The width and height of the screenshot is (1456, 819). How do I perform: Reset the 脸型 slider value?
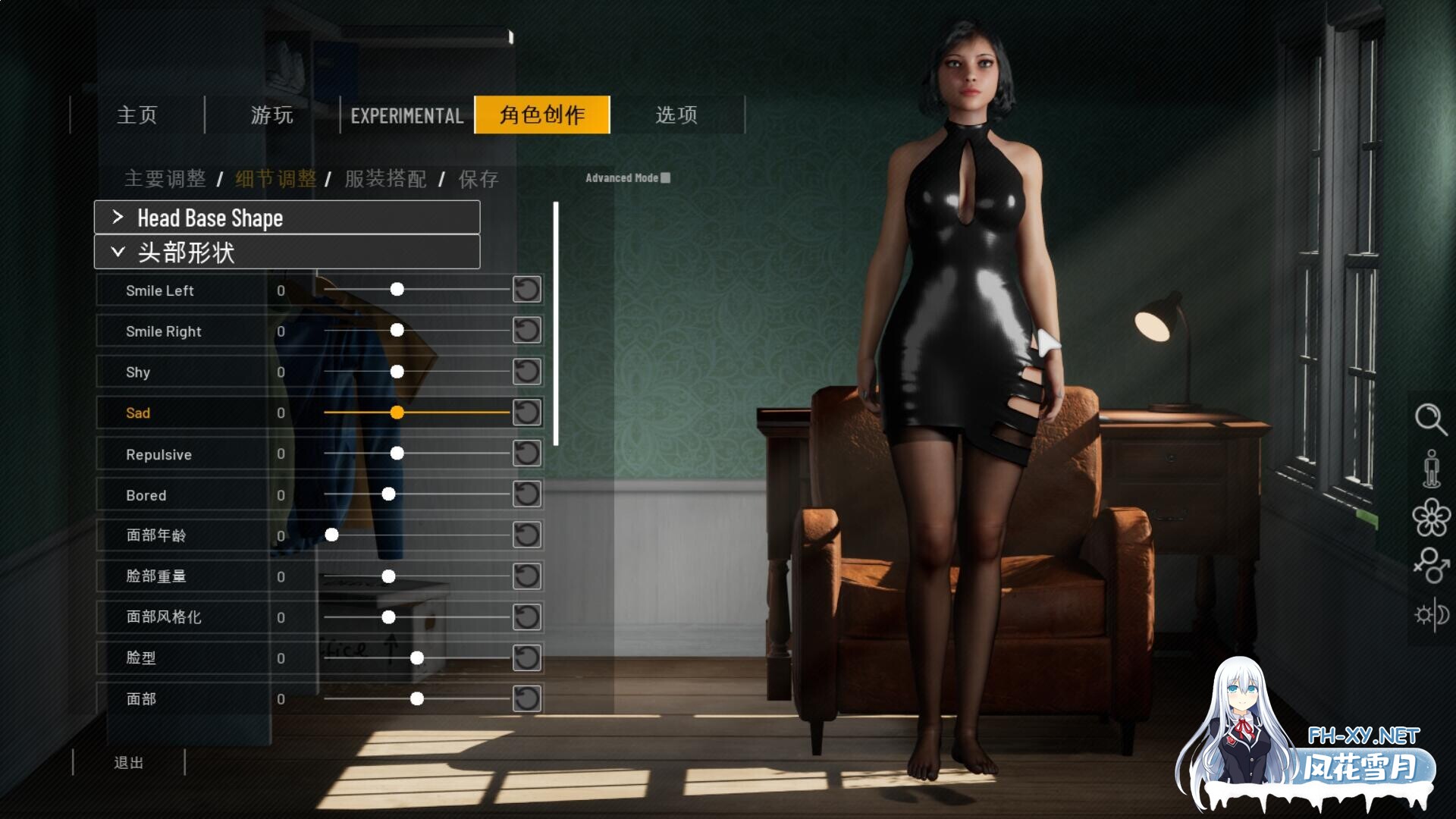[x=527, y=658]
